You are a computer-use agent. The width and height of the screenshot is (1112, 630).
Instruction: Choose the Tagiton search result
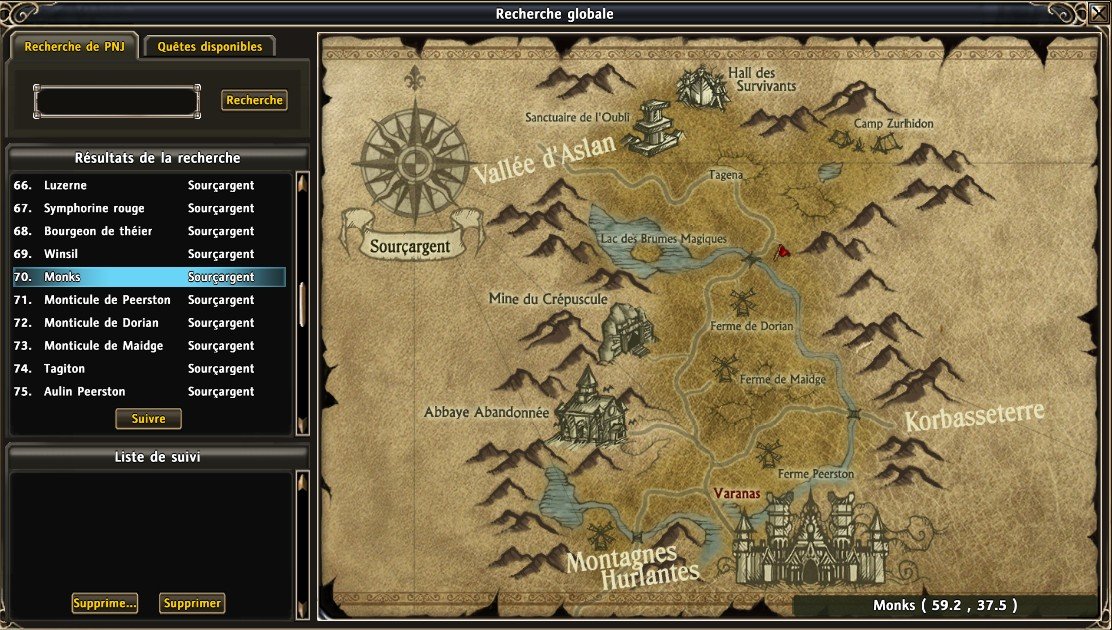coord(148,369)
